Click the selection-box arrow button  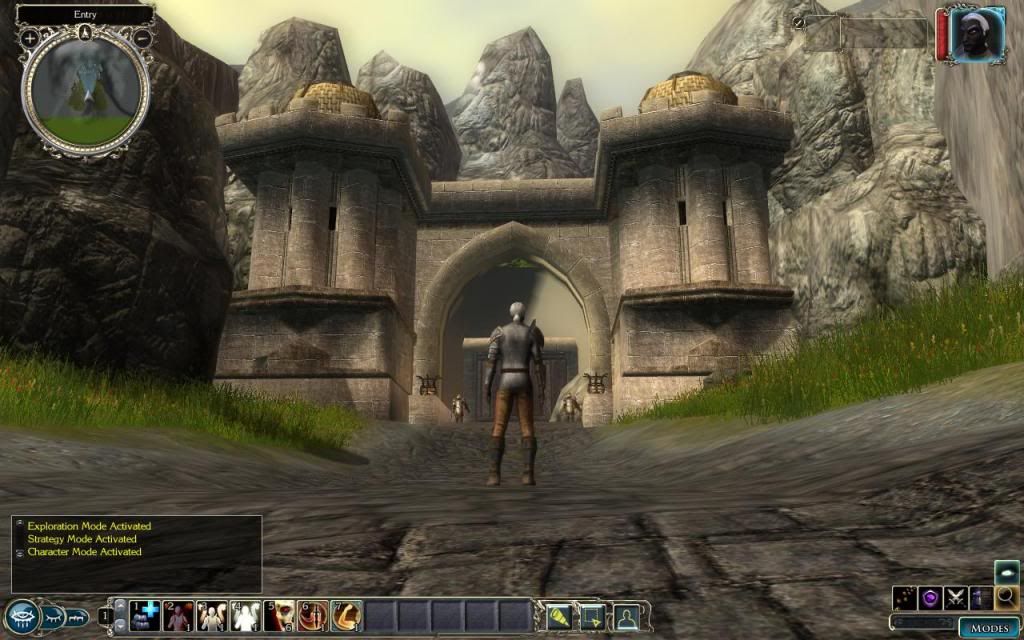click(x=592, y=616)
